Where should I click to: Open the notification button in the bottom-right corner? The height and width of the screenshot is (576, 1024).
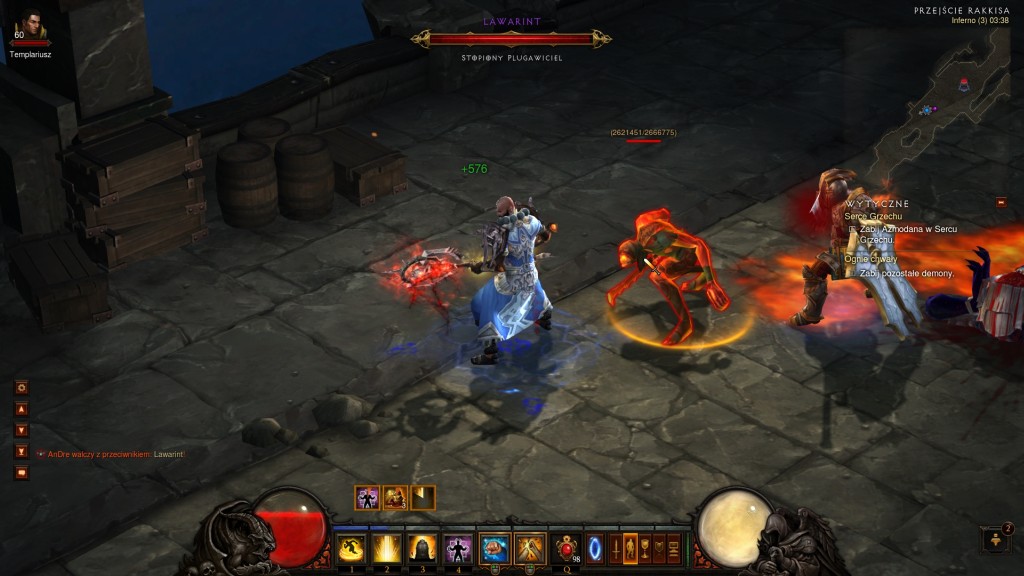click(x=995, y=540)
